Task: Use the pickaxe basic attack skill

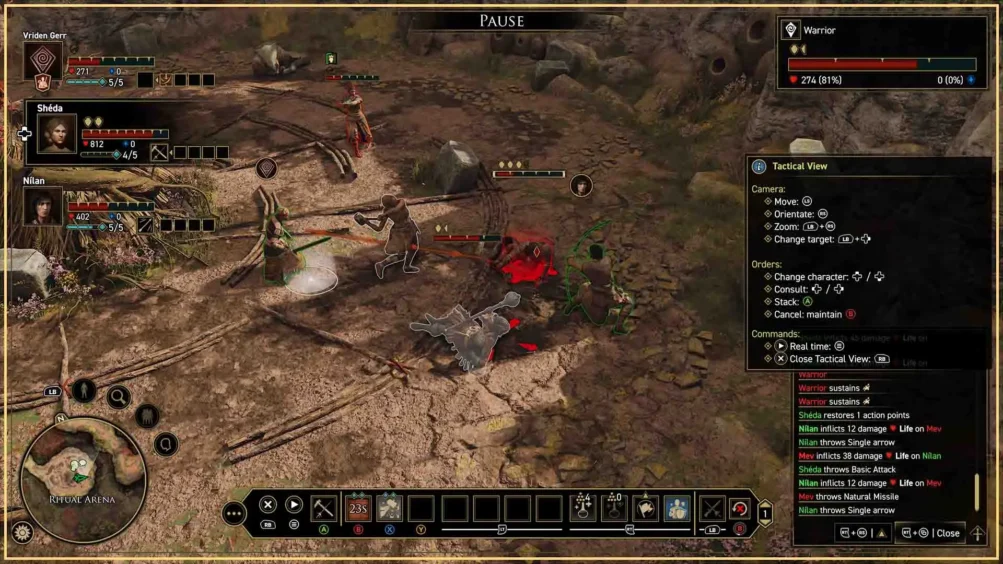Action: click(323, 508)
